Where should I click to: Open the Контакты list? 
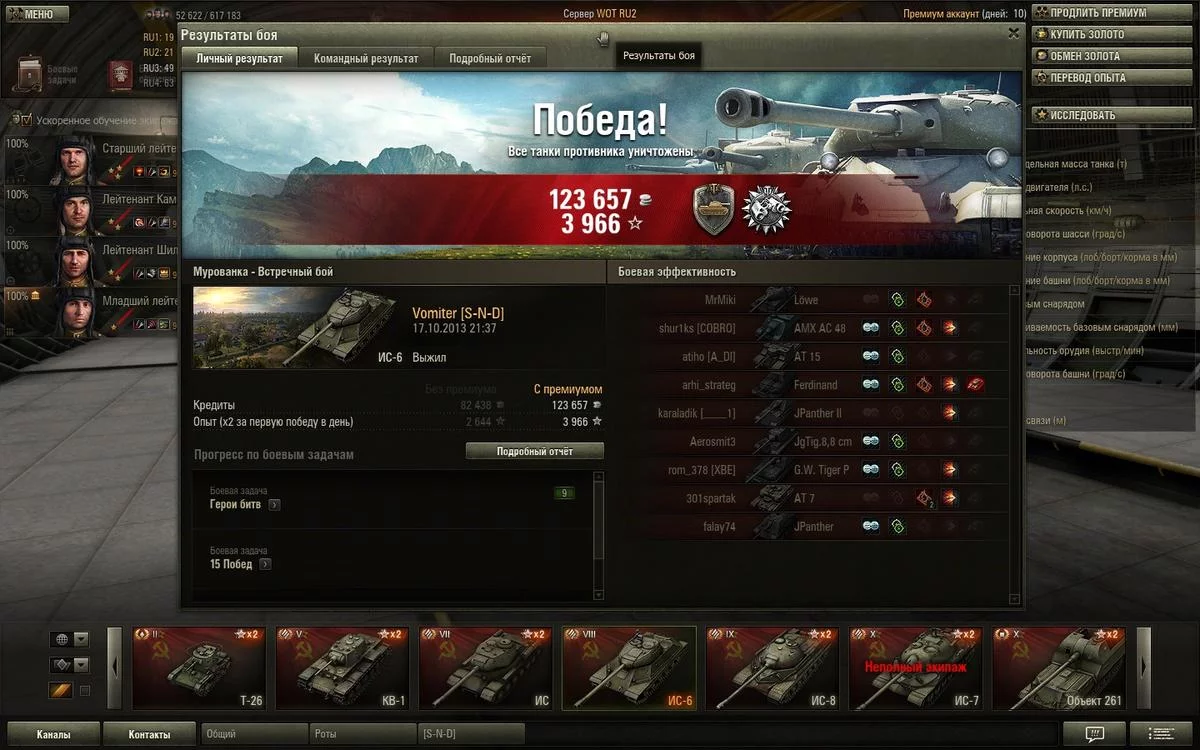(149, 735)
